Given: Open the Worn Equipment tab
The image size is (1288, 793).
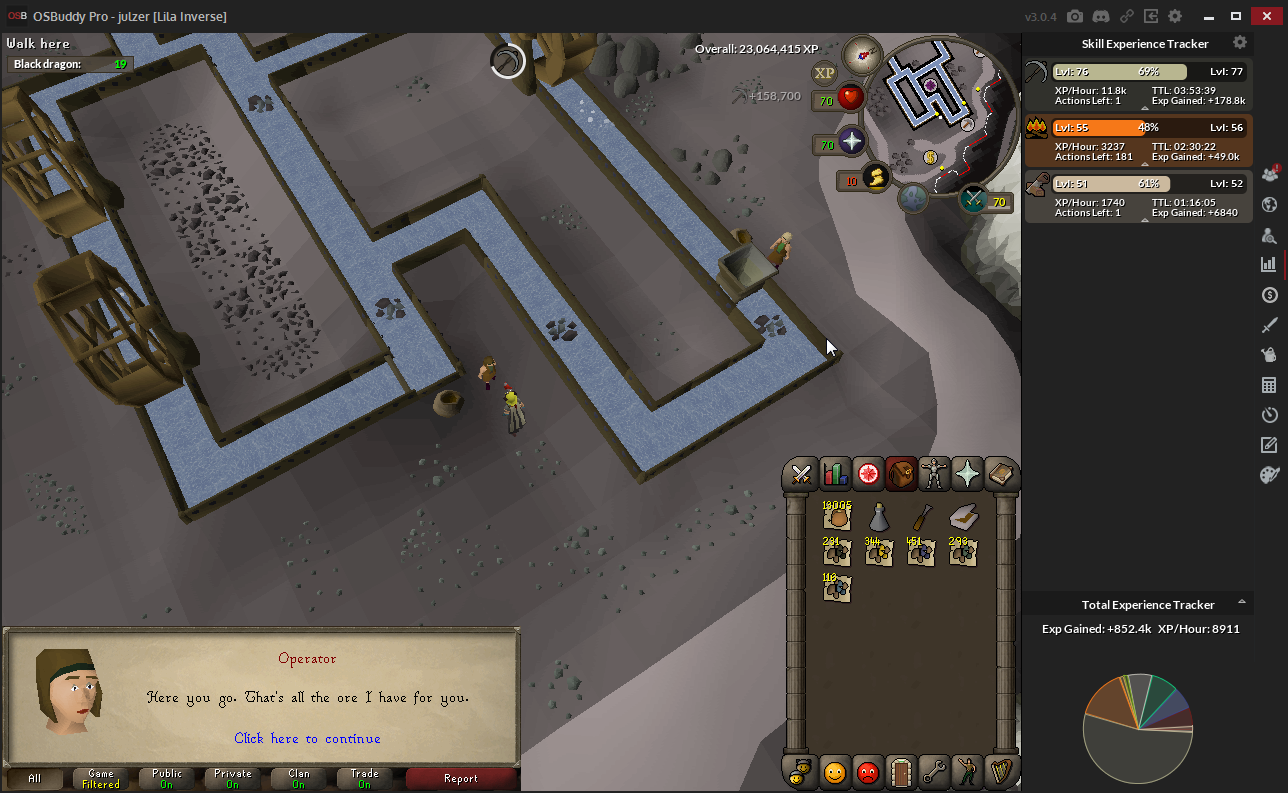Looking at the screenshot, I should [934, 474].
